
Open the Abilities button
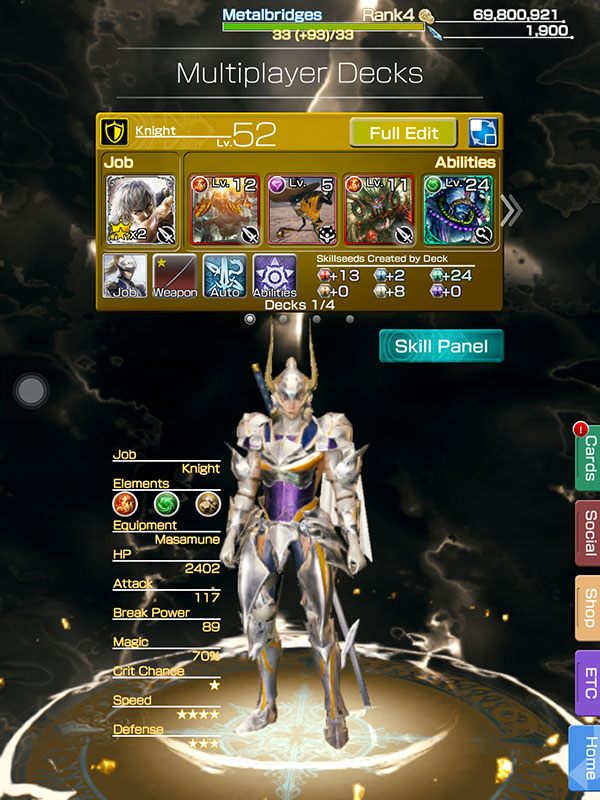click(x=274, y=276)
